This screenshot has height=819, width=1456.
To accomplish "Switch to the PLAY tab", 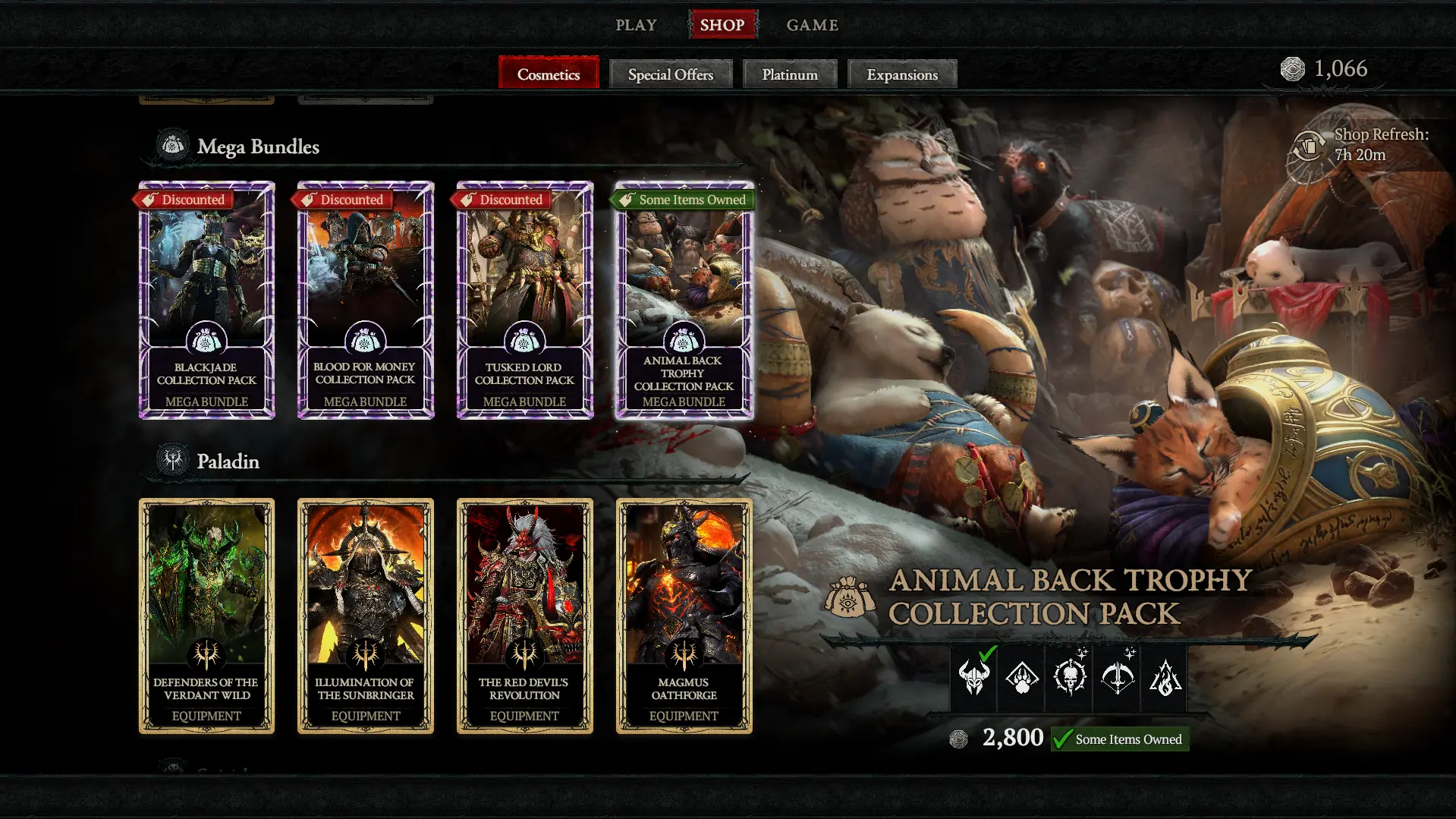I will [x=636, y=25].
